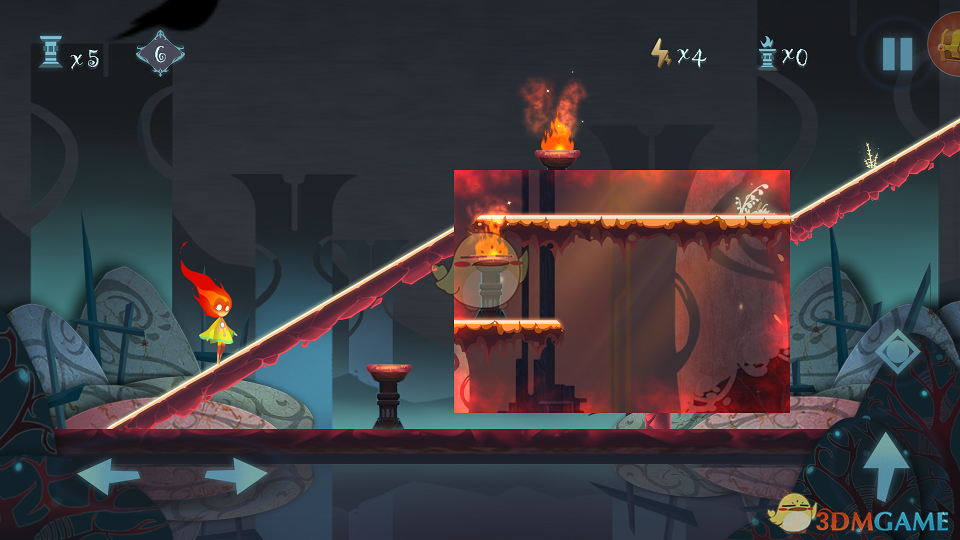Activate the diamond action button

click(x=896, y=352)
